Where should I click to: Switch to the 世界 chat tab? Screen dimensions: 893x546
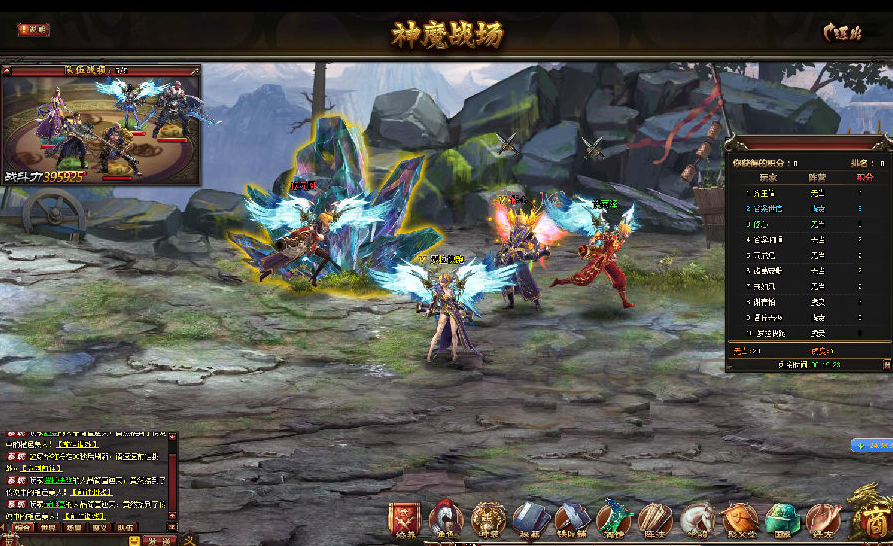click(x=48, y=527)
